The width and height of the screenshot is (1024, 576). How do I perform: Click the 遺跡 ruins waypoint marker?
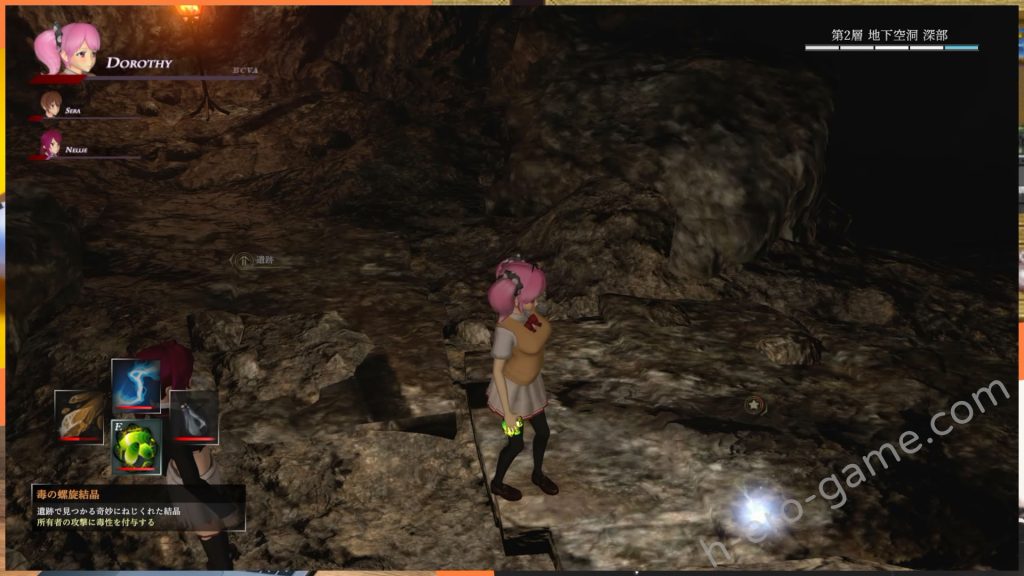[243, 260]
